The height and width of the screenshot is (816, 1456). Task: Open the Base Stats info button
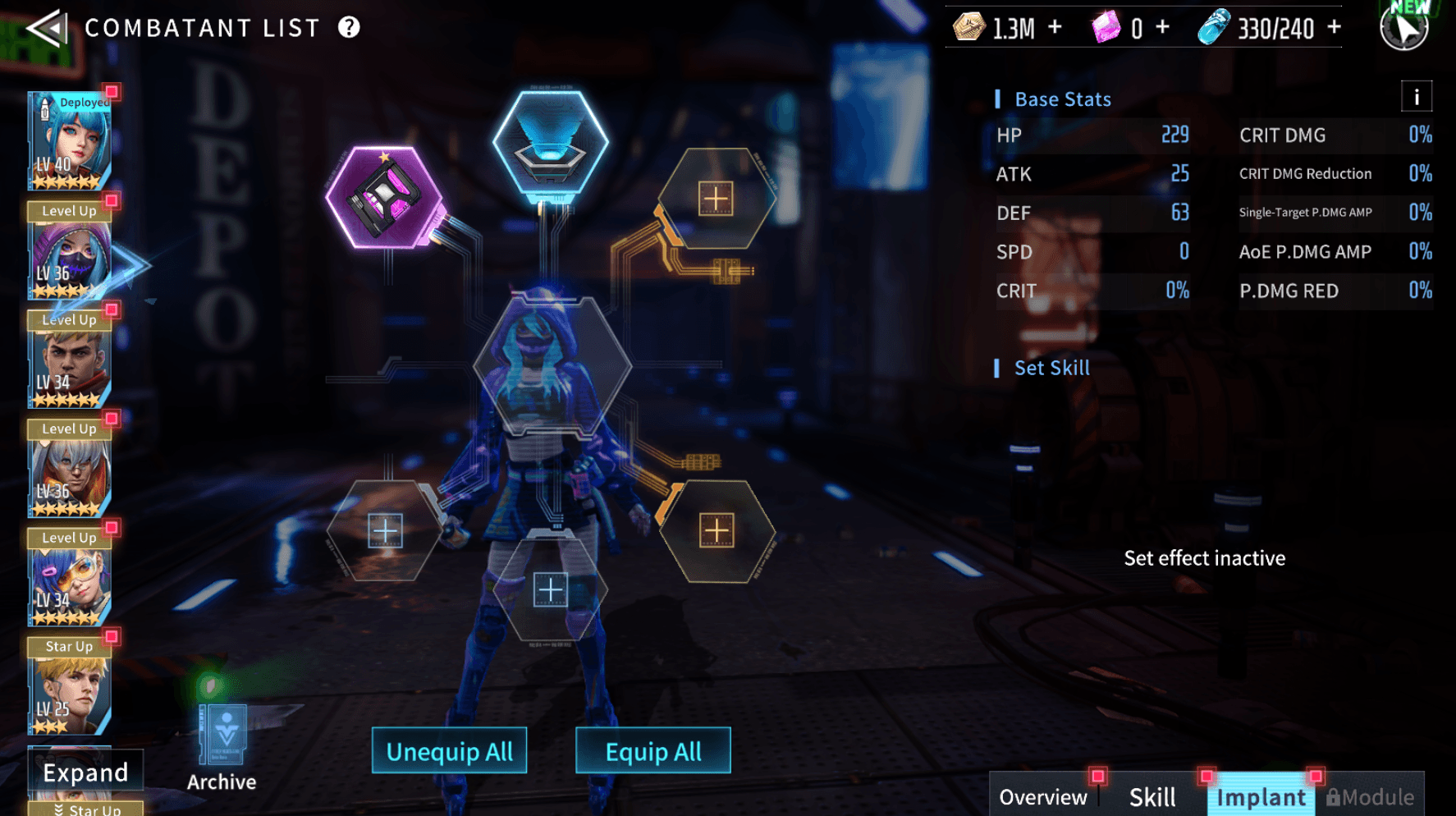tap(1416, 97)
